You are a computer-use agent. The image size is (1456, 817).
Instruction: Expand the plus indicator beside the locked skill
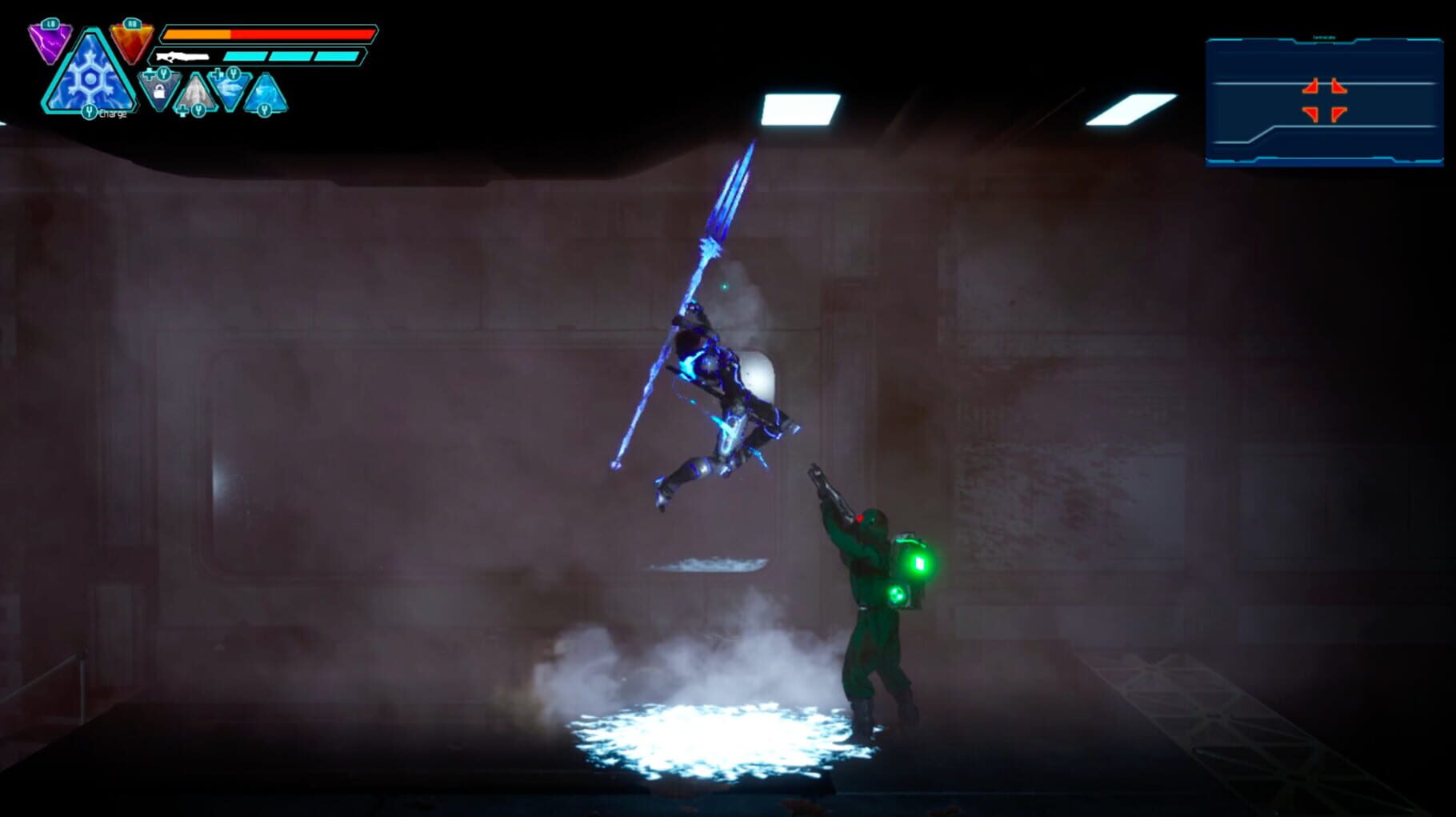pos(149,74)
